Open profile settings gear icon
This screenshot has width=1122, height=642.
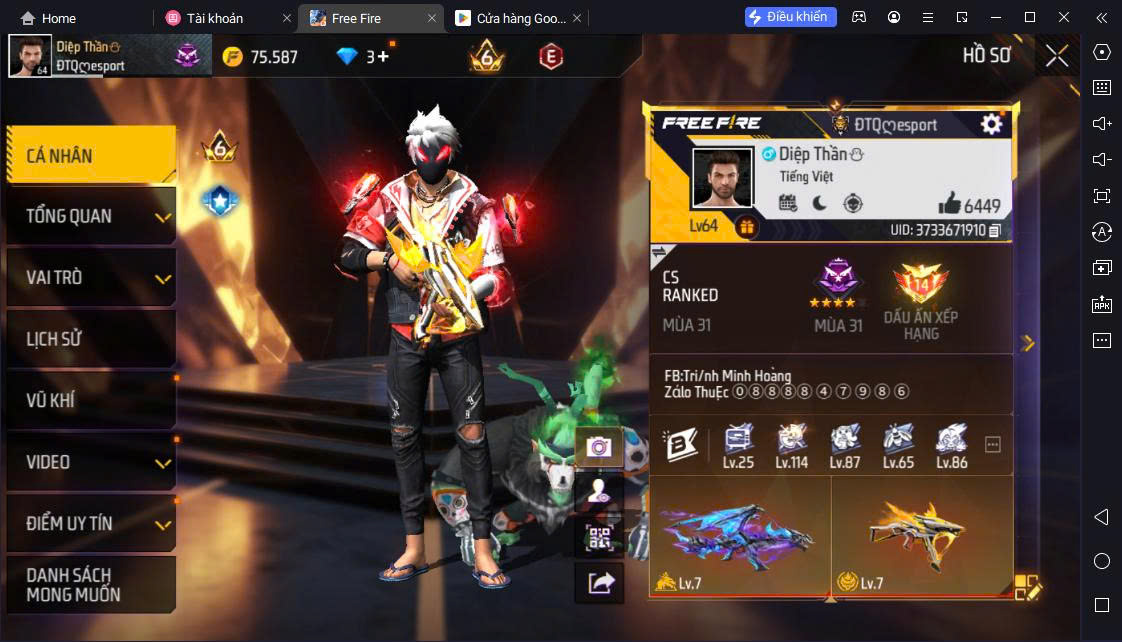click(x=991, y=124)
